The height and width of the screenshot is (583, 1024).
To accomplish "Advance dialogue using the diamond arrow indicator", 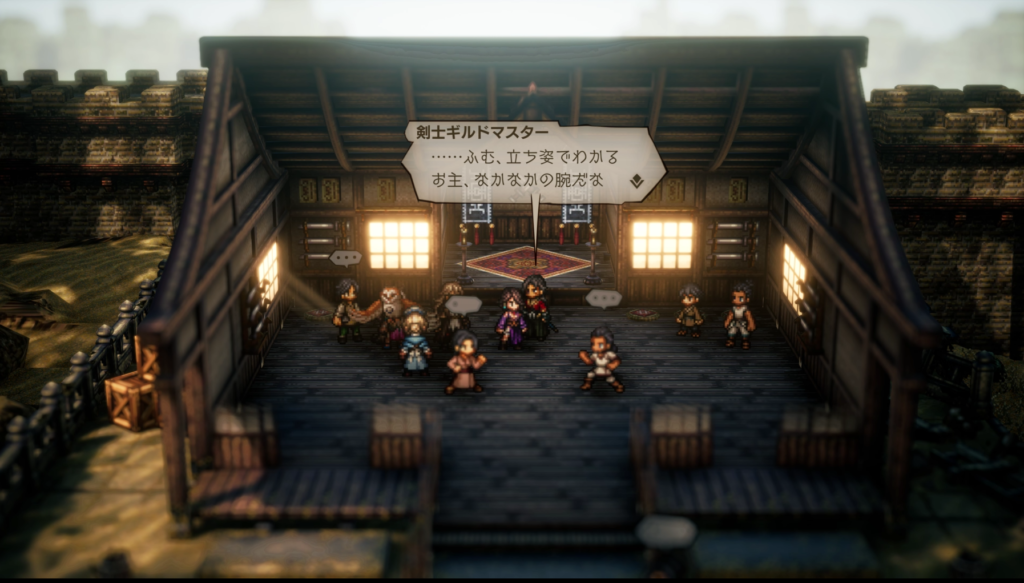I will pos(636,181).
